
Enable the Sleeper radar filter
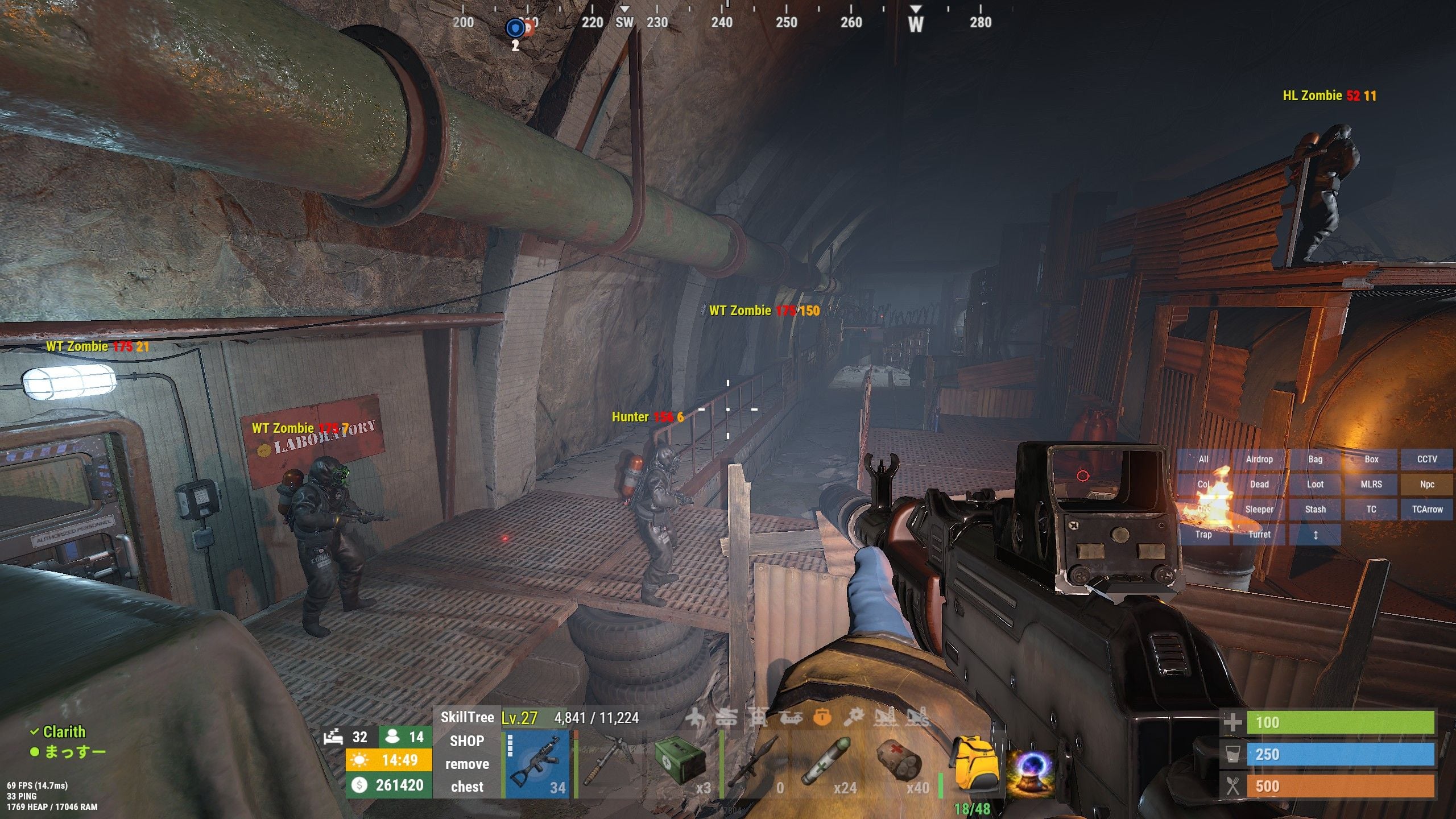1259,510
